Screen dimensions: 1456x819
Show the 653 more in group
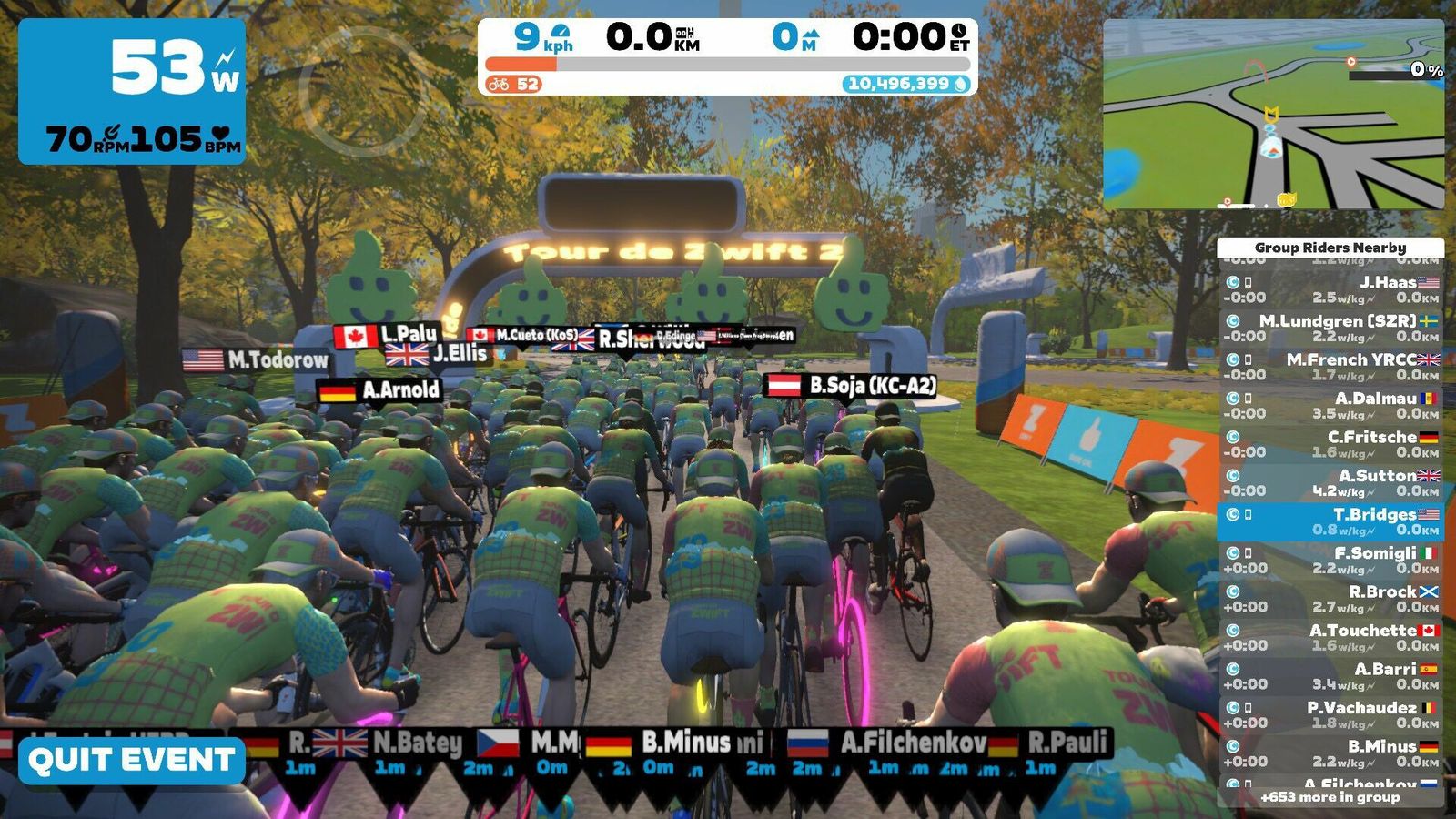(x=1330, y=797)
